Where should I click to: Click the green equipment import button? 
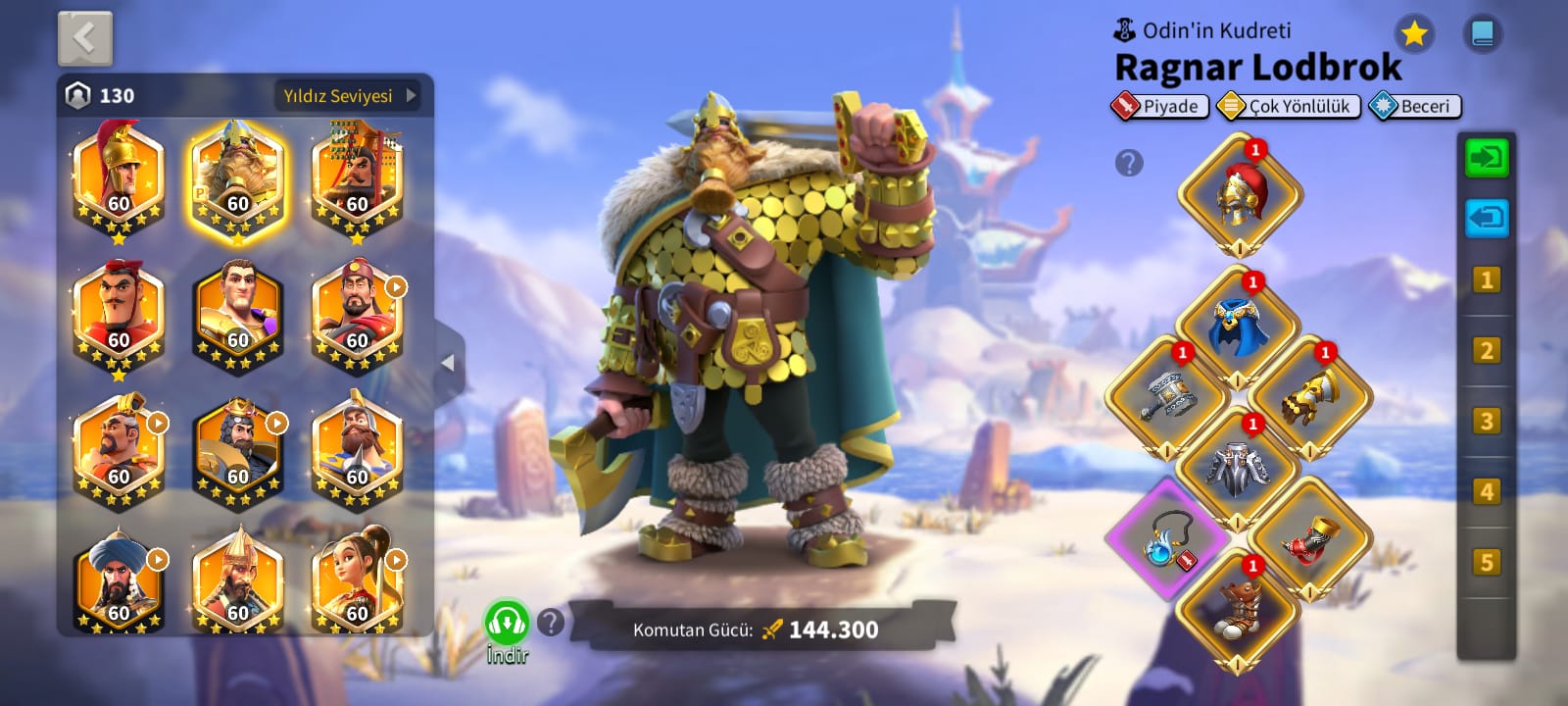point(1486,158)
